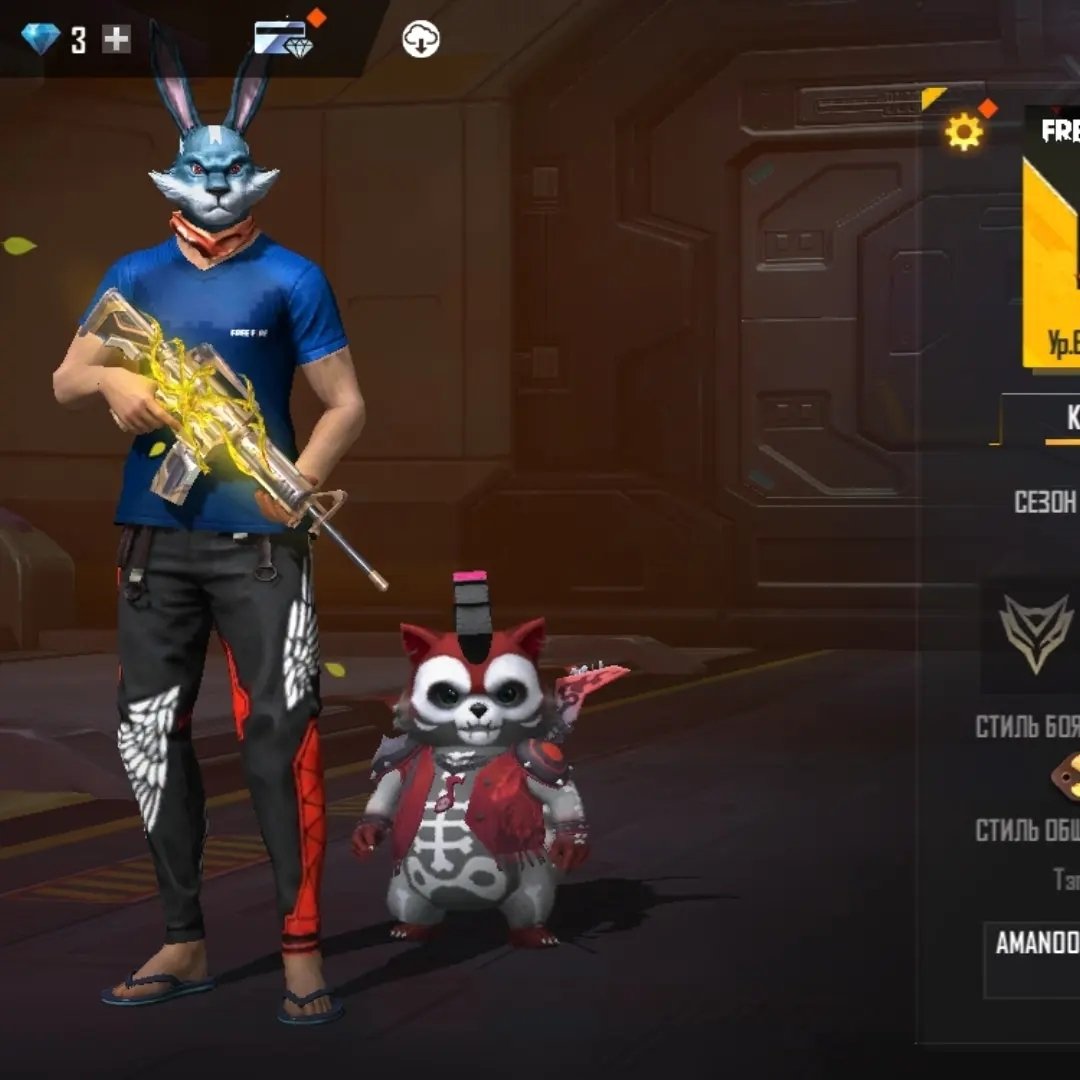Edit the AMANOO signature text box
The width and height of the screenshot is (1080, 1080).
click(x=1034, y=958)
